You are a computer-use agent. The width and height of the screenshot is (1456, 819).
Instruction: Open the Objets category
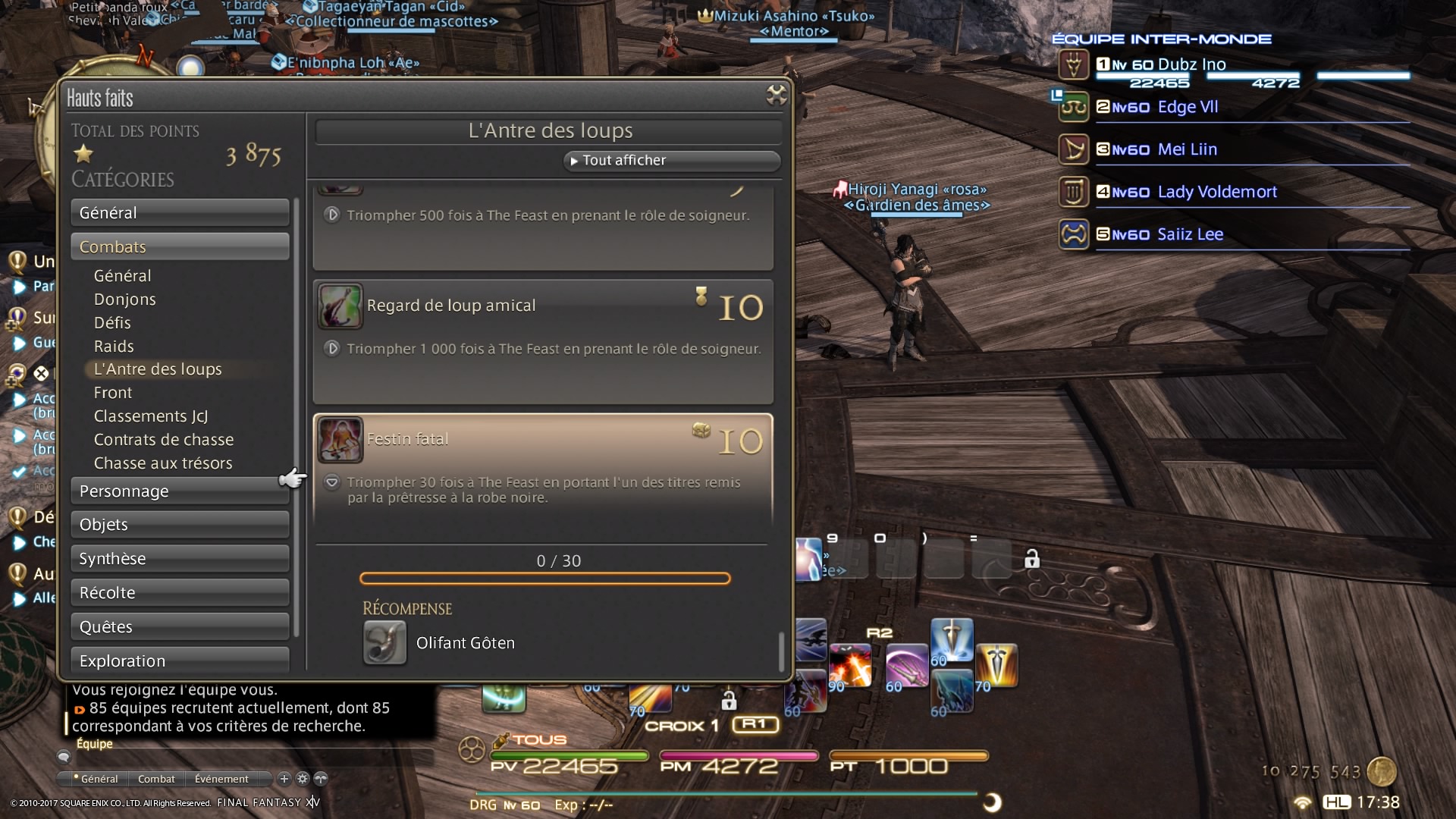tap(180, 525)
